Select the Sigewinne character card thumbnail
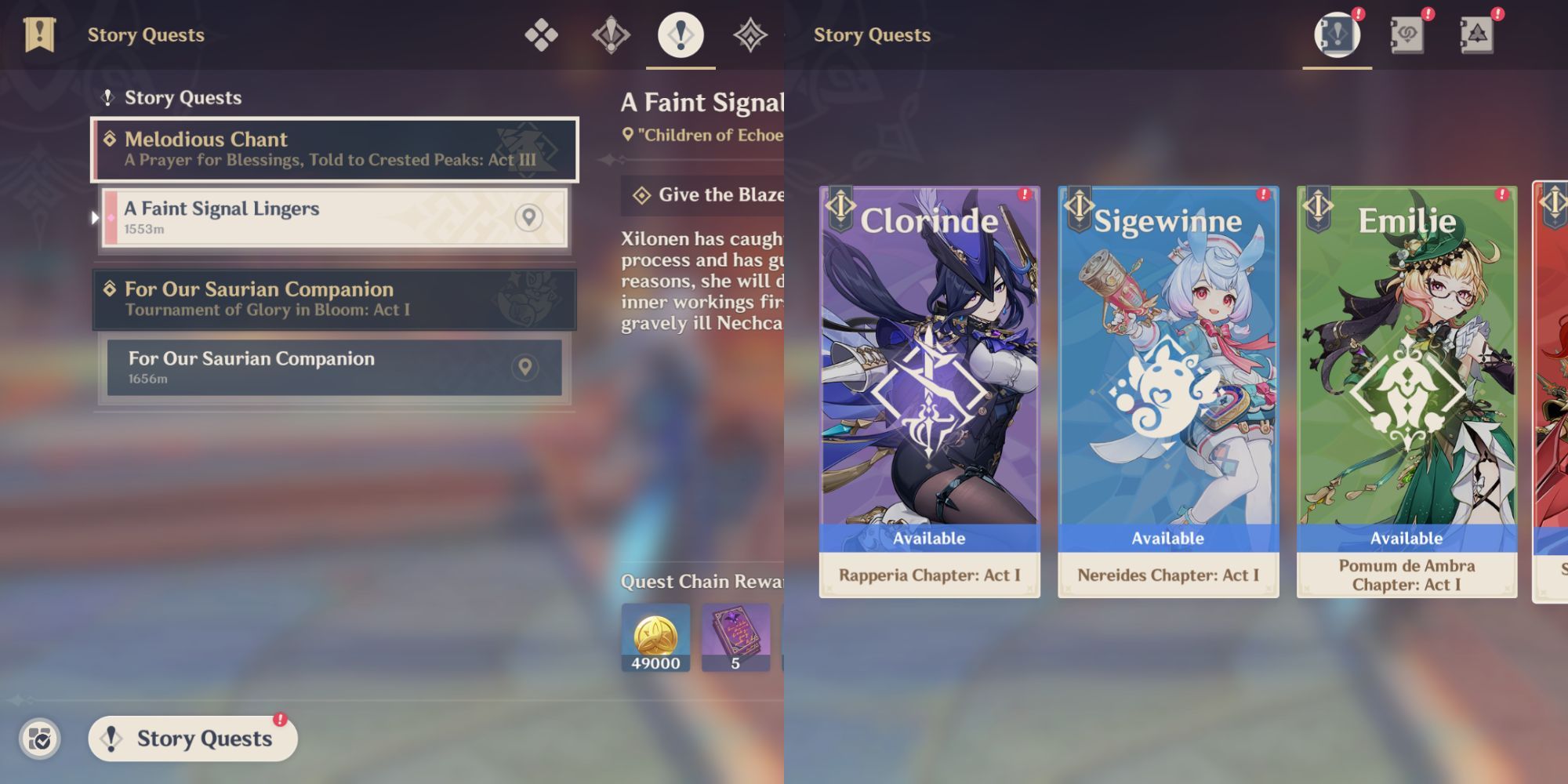Image resolution: width=1568 pixels, height=784 pixels. pyautogui.click(x=1167, y=392)
